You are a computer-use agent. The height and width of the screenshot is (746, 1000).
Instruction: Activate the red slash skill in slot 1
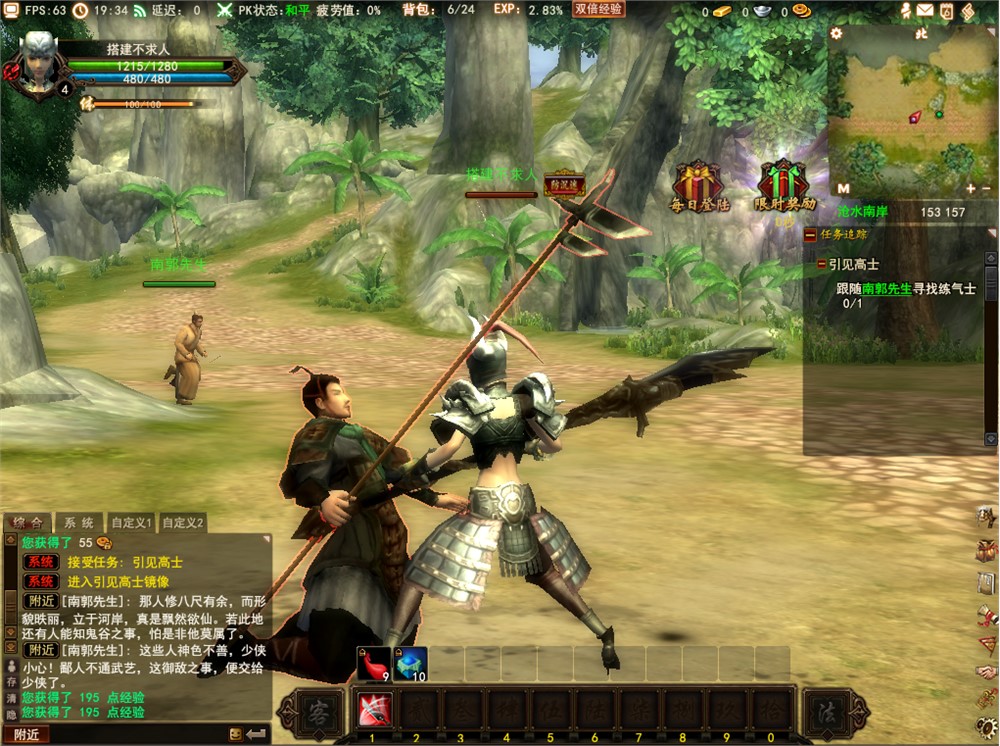pos(373,709)
